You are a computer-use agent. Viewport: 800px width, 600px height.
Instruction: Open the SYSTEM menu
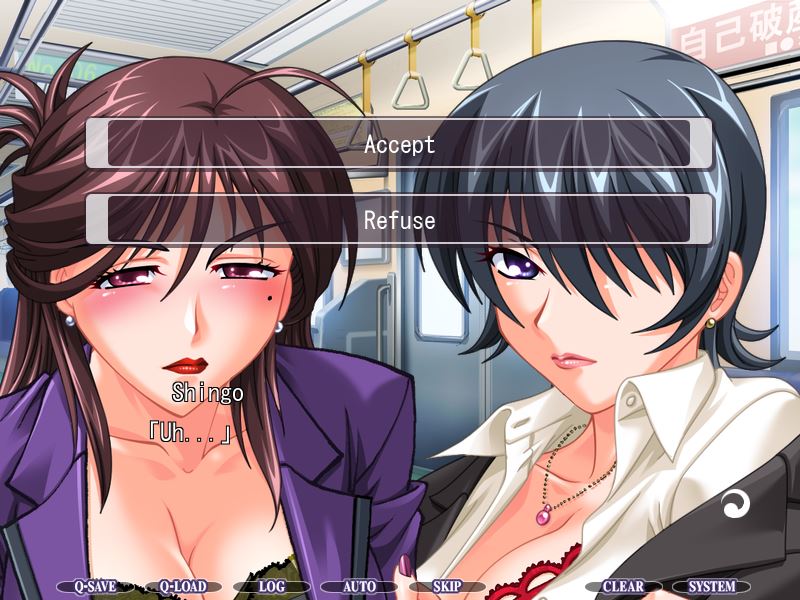pyautogui.click(x=711, y=587)
